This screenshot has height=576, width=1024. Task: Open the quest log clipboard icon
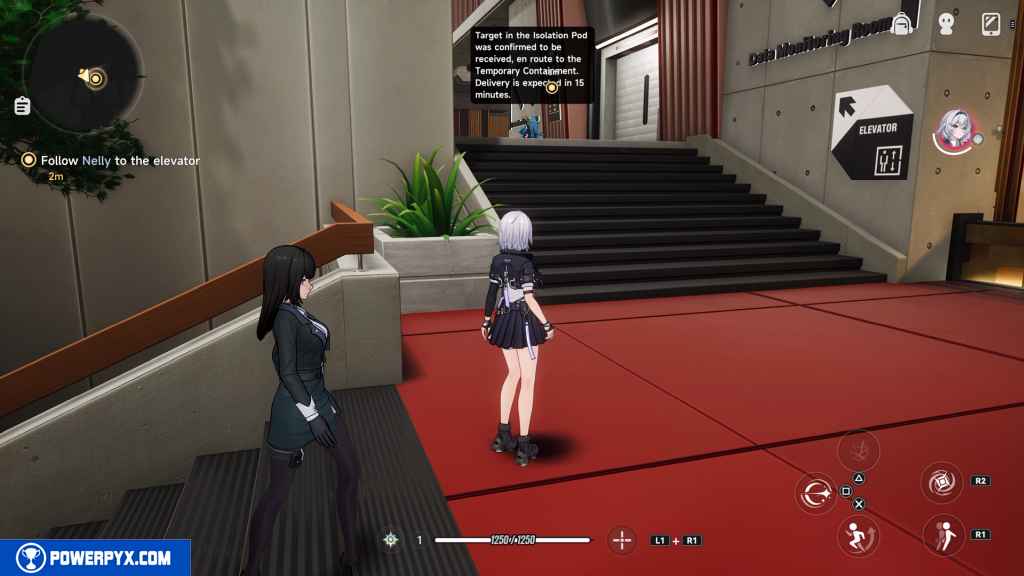tap(22, 106)
